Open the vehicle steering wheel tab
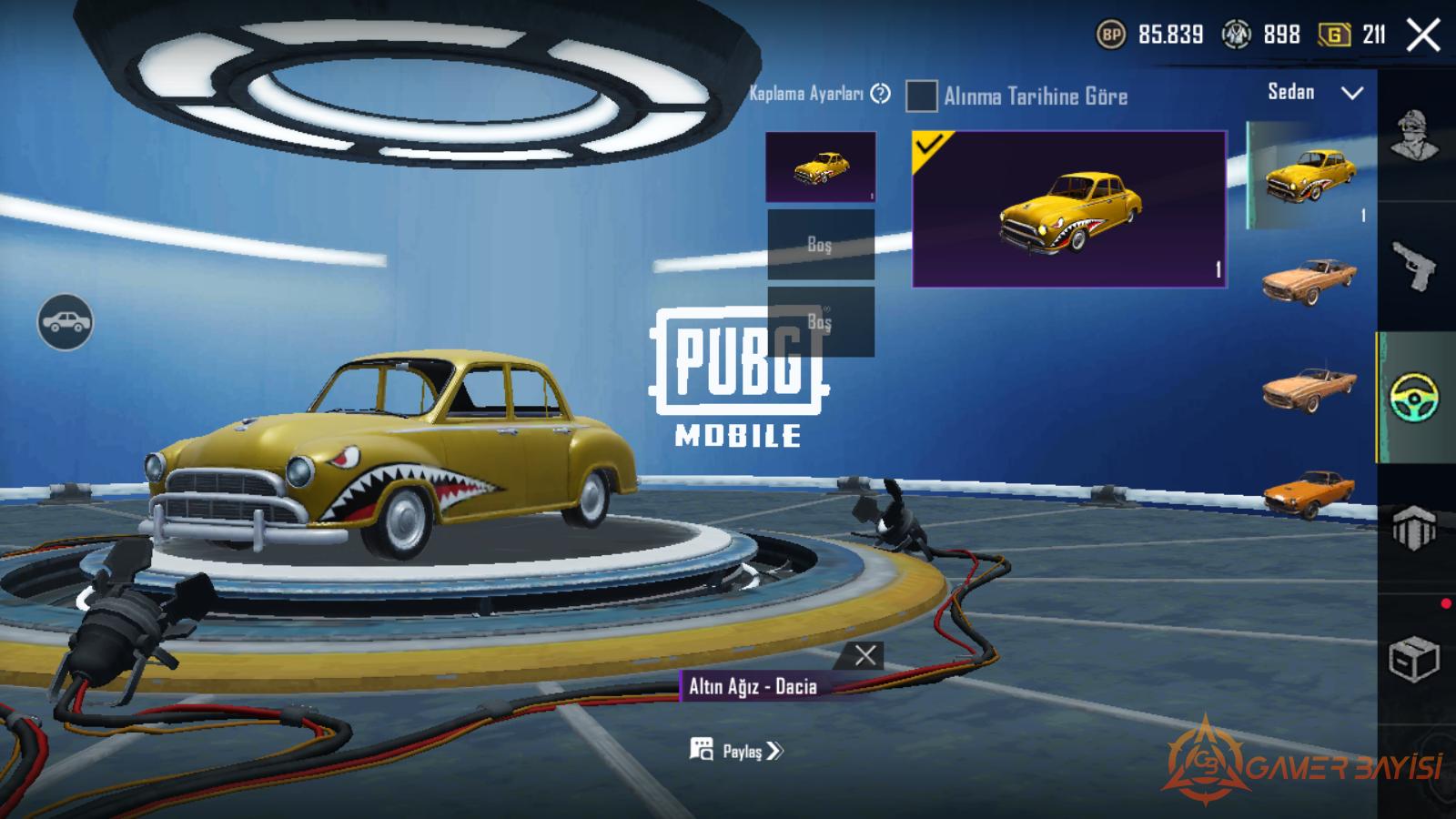 [1415, 398]
